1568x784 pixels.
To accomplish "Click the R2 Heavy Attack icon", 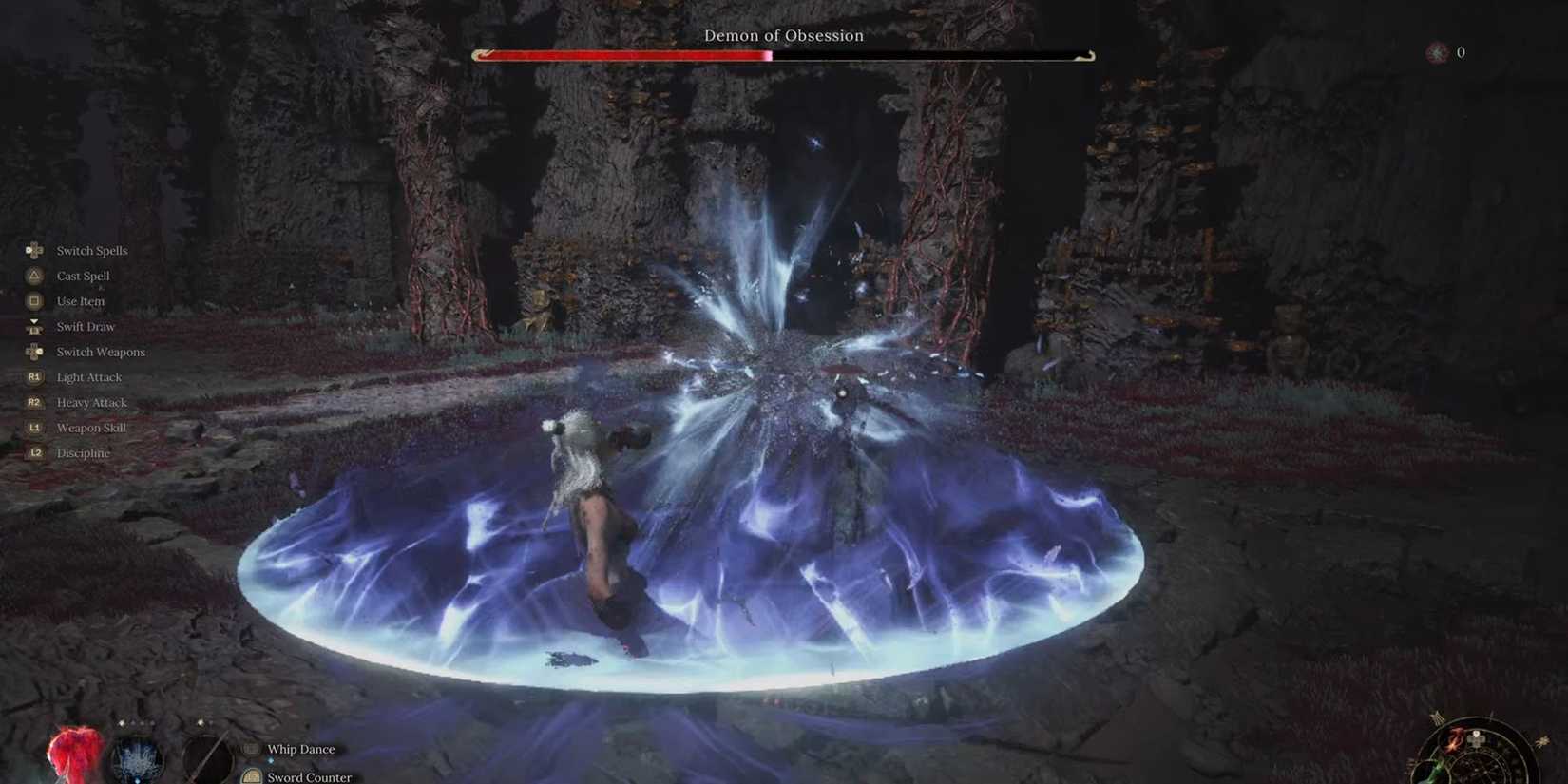I will click(34, 402).
